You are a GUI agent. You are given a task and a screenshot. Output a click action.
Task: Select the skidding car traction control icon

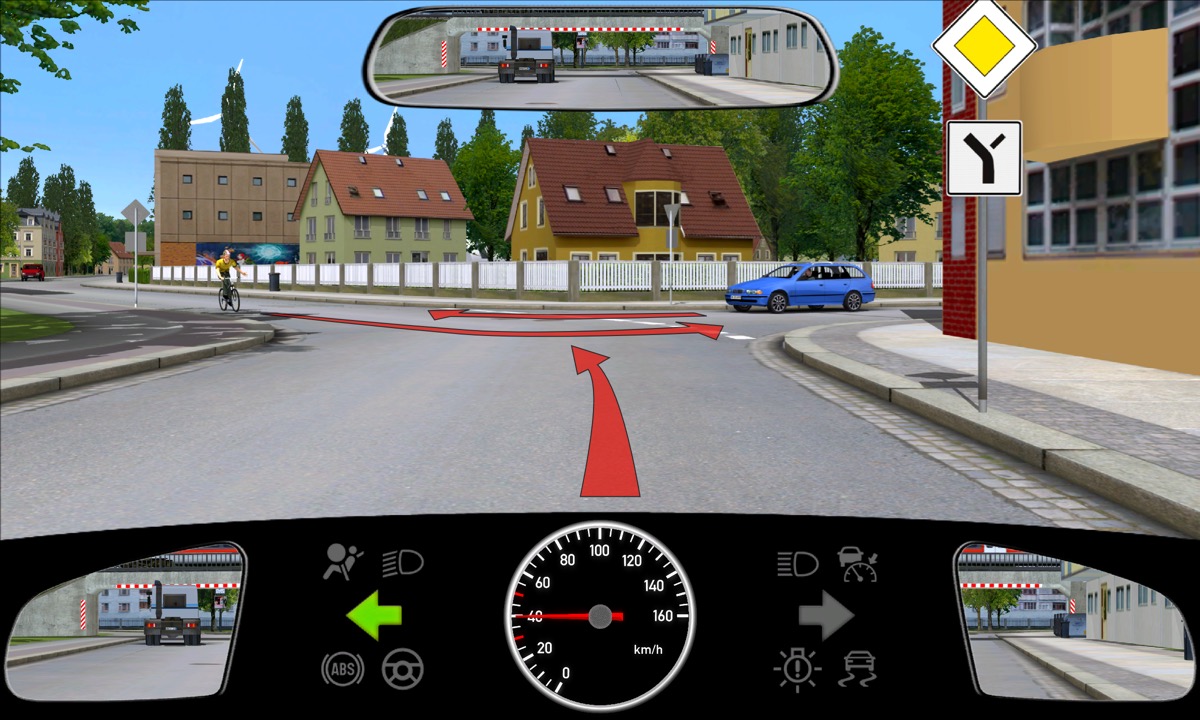click(859, 669)
